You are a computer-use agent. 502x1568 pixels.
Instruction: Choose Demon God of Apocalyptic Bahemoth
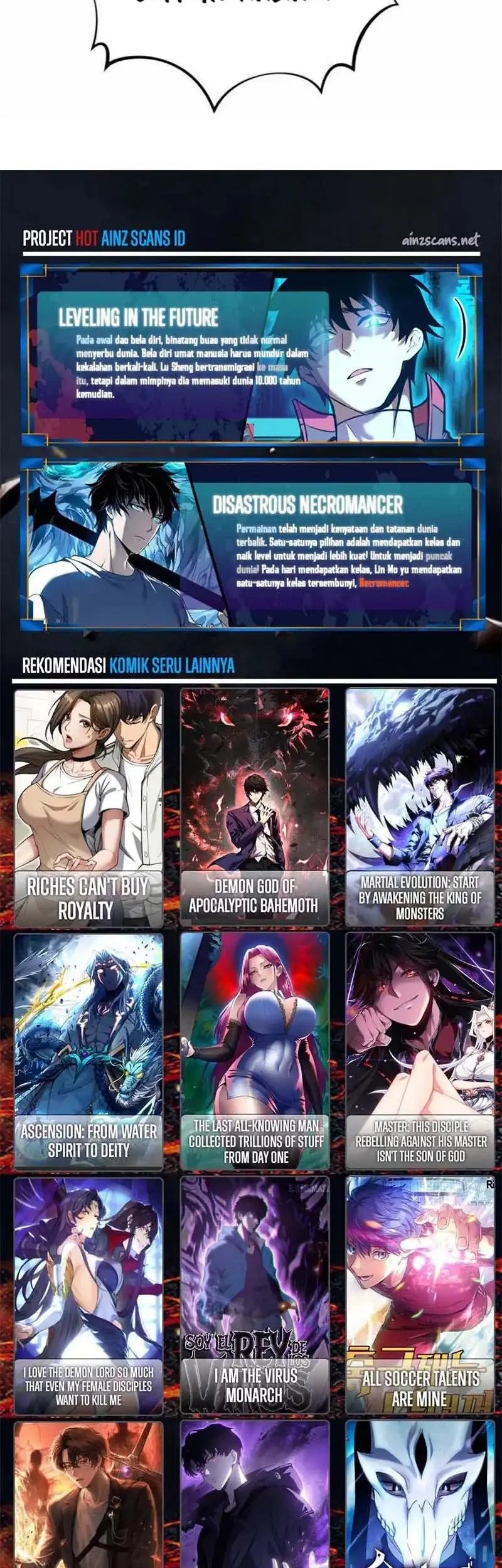[254, 807]
